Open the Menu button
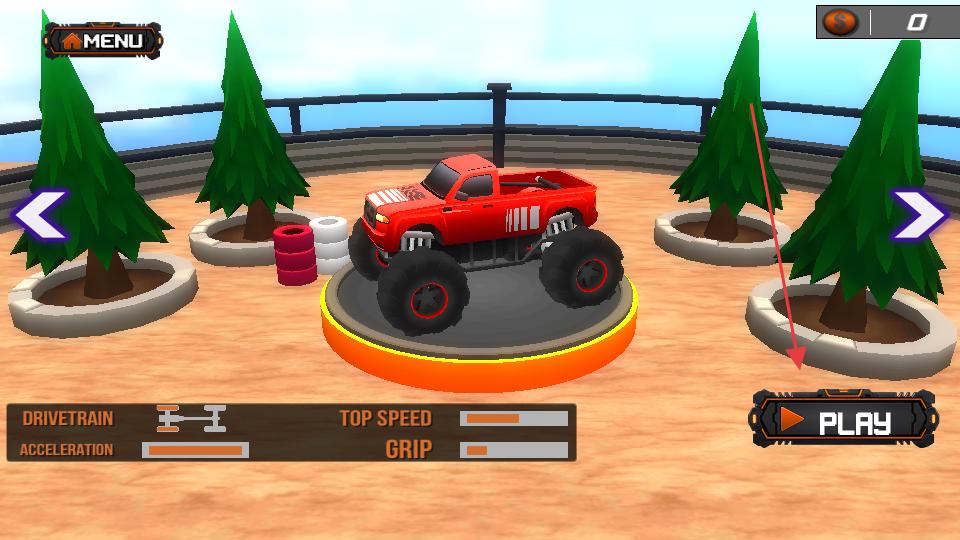 (103, 41)
